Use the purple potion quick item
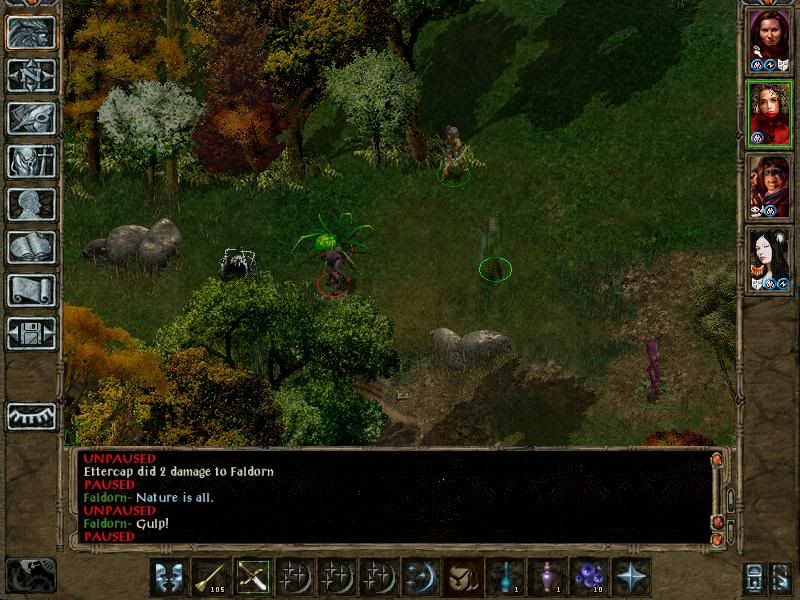Image resolution: width=800 pixels, height=600 pixels. tap(545, 577)
